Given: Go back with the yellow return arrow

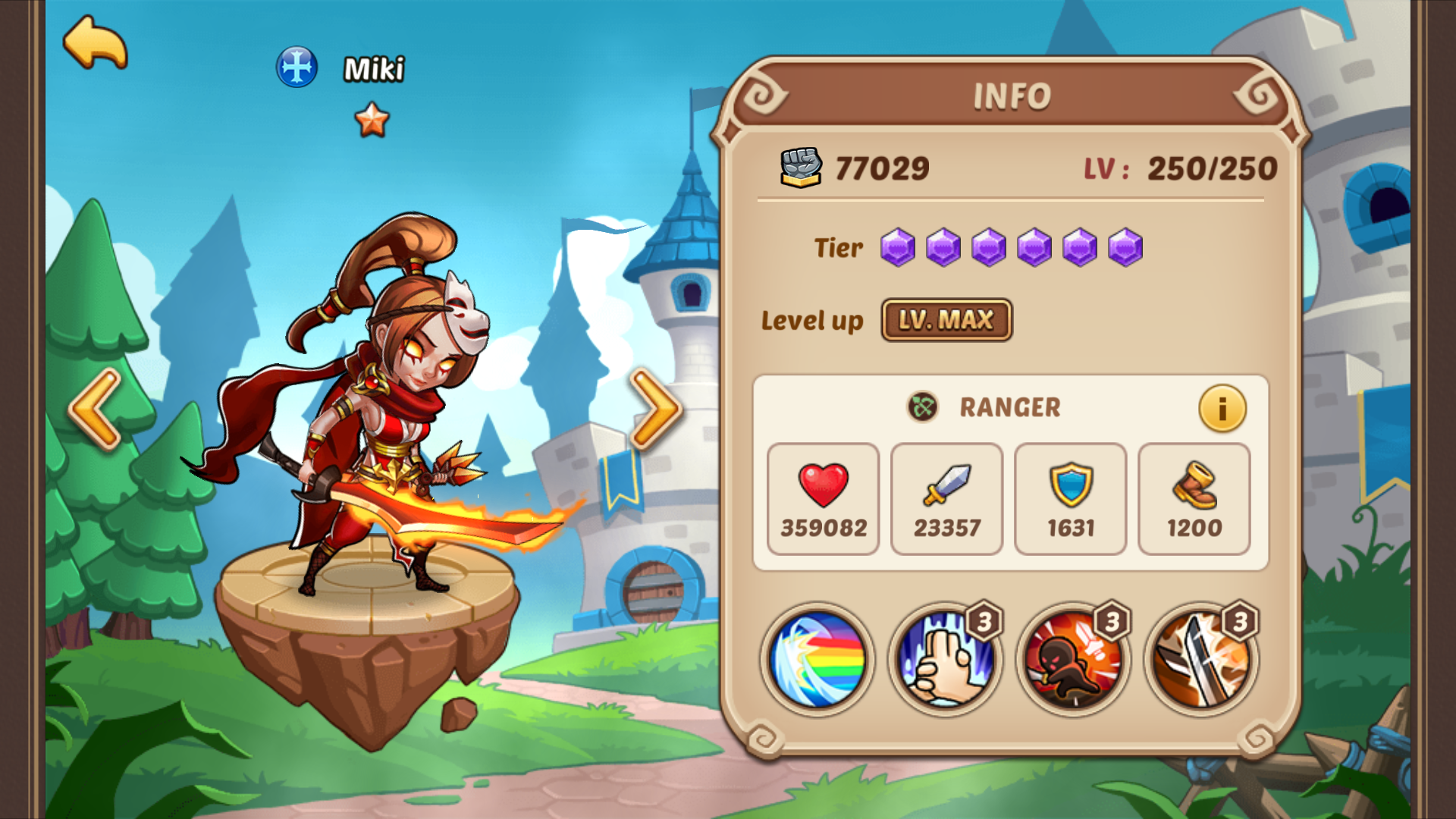Looking at the screenshot, I should (x=96, y=43).
